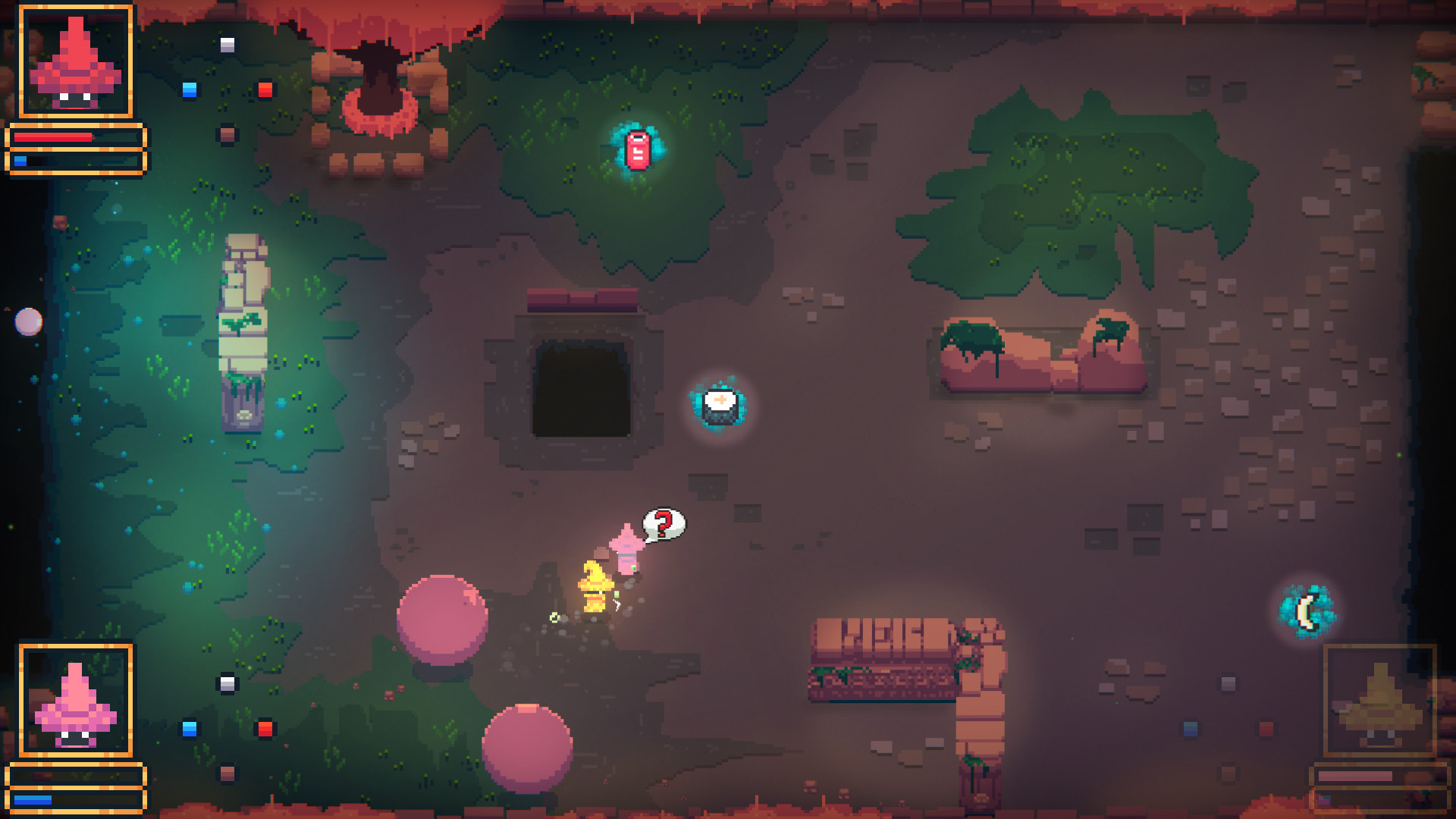The width and height of the screenshot is (1456, 819).
Task: Click the mossy stone pillar on the left
Action: click(x=244, y=326)
